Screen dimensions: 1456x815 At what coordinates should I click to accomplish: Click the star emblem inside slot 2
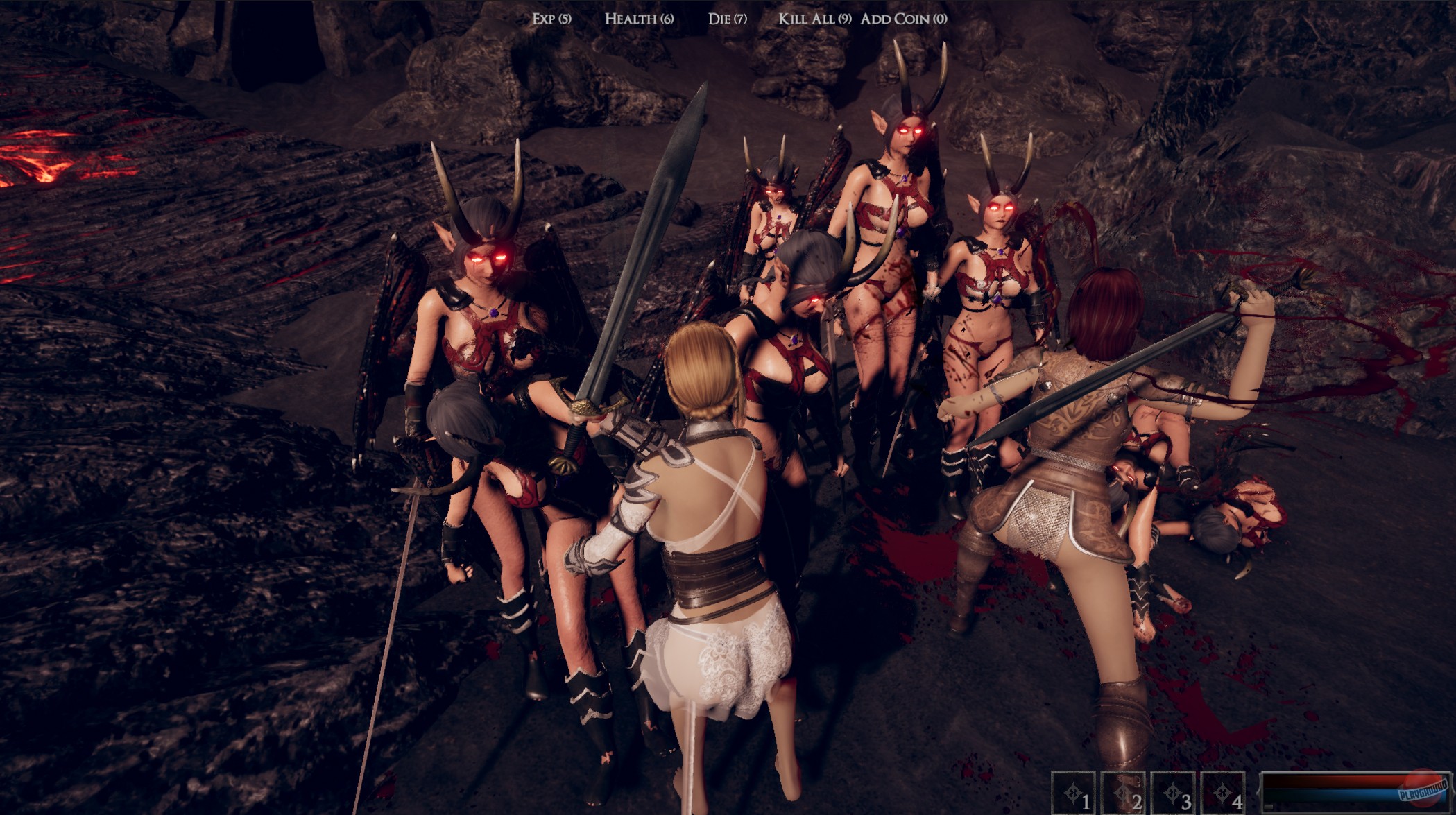click(1122, 793)
